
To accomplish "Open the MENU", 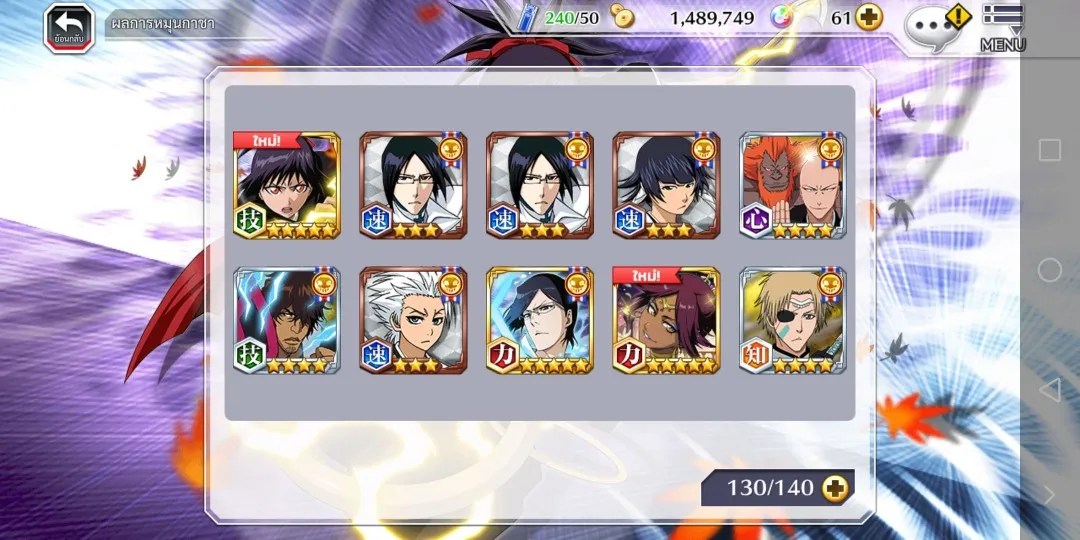I will point(1002,27).
